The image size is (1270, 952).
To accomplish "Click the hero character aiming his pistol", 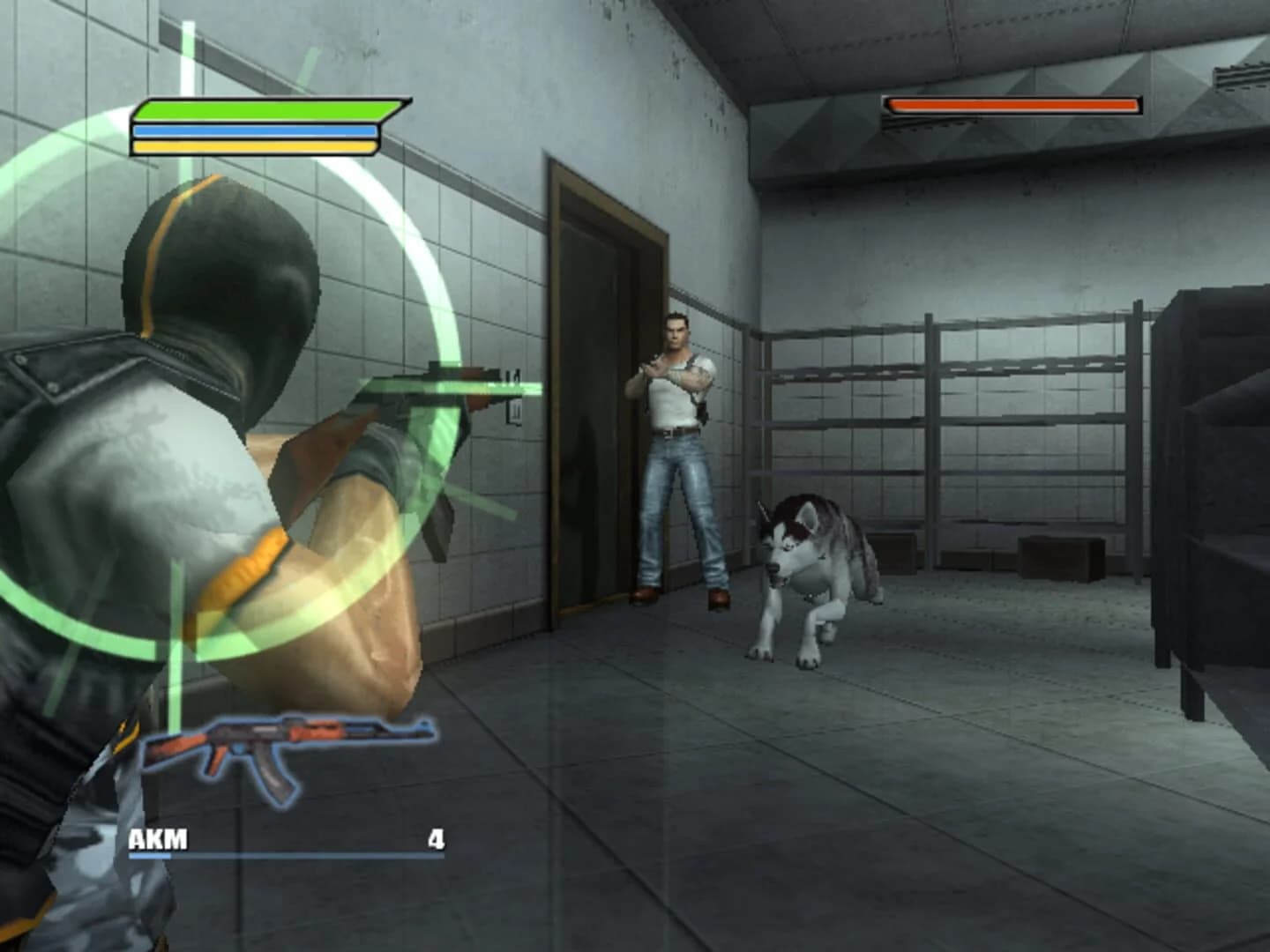I will point(679,441).
